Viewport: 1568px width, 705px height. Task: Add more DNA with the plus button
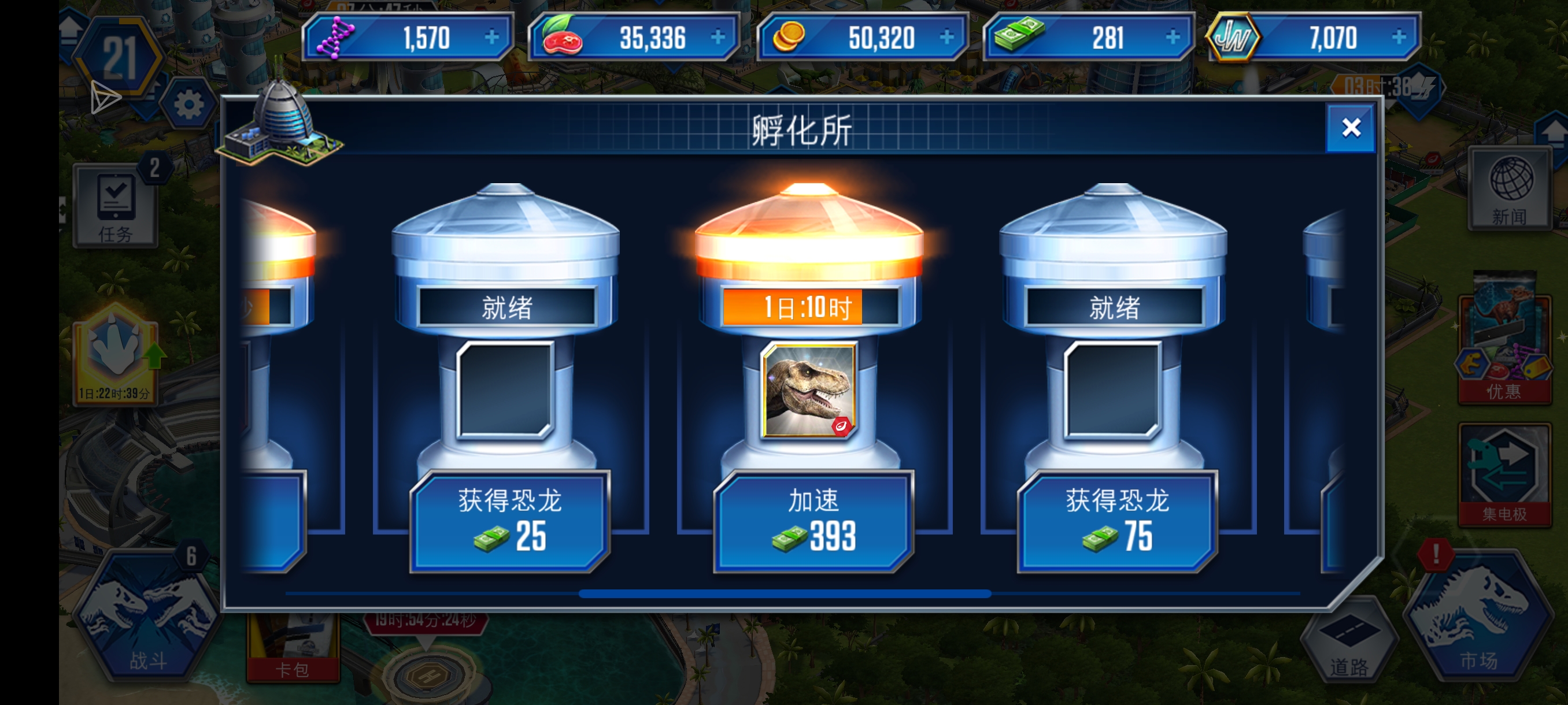click(x=491, y=38)
